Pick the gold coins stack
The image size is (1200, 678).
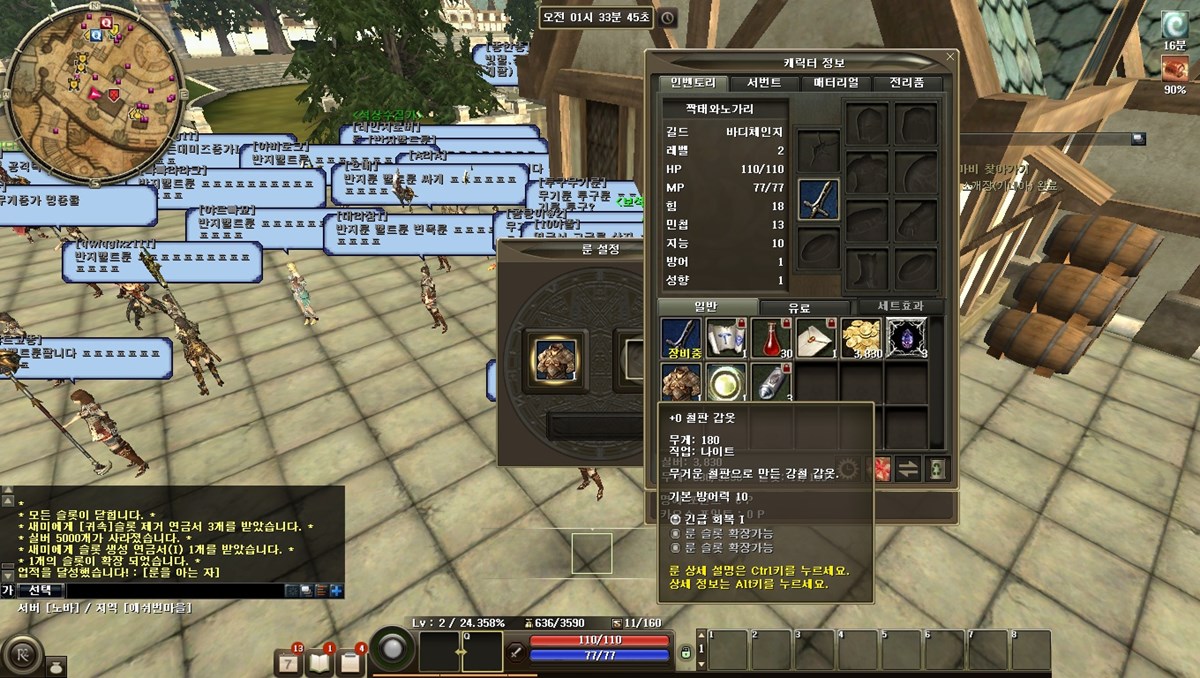[860, 338]
